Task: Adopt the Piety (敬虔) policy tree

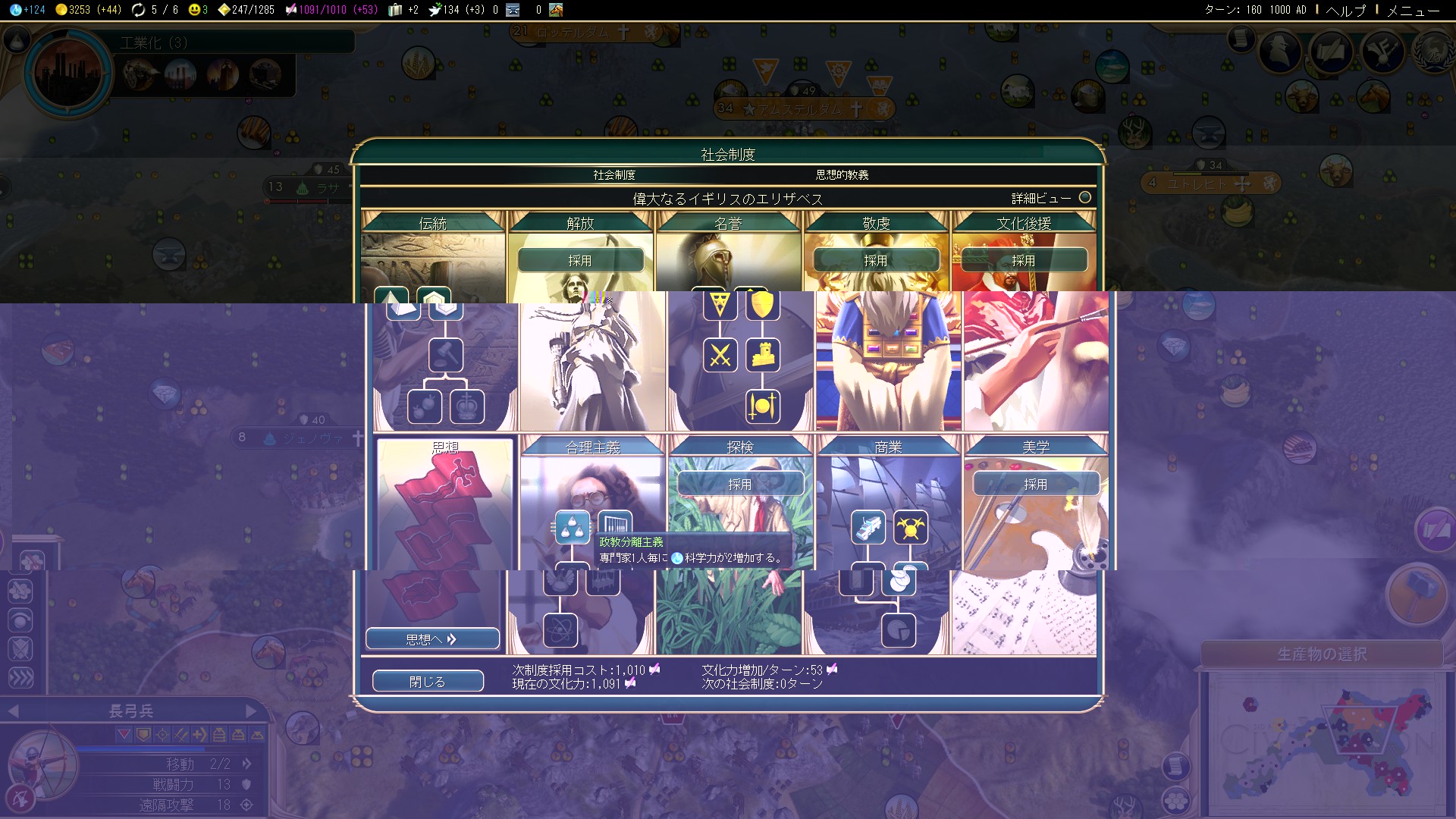Action: [876, 260]
